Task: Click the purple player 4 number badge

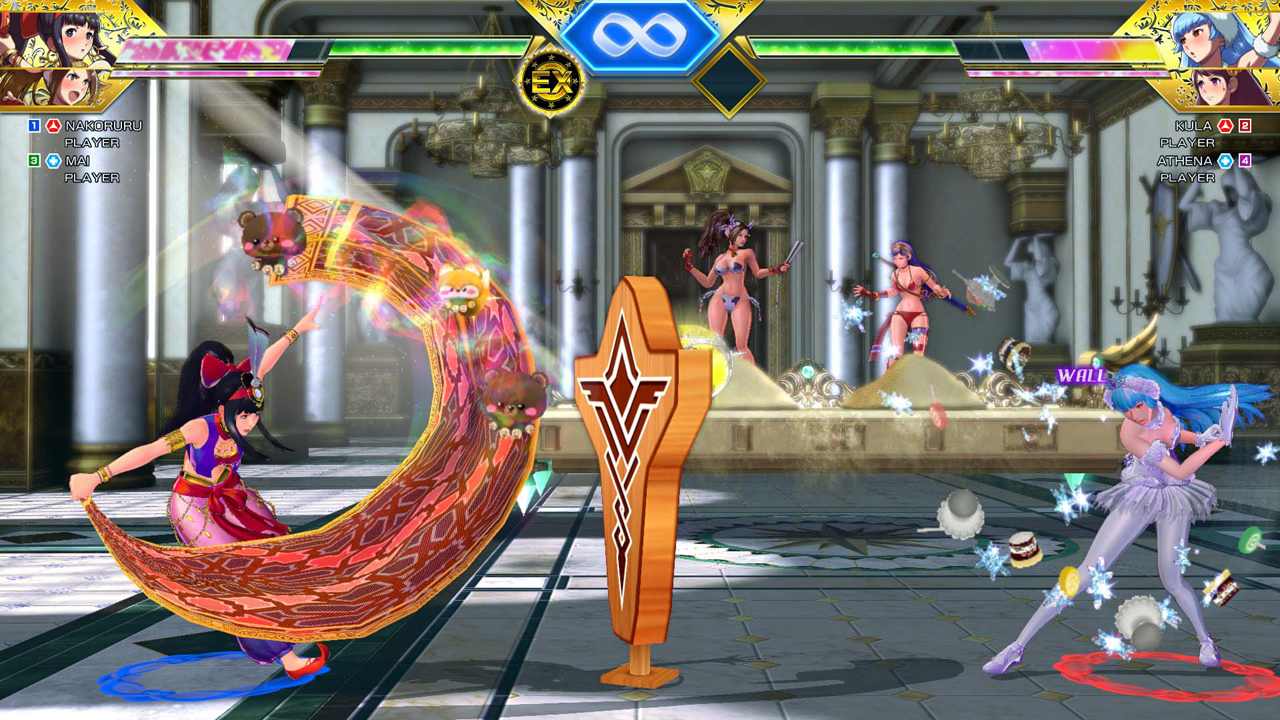Action: click(1245, 161)
